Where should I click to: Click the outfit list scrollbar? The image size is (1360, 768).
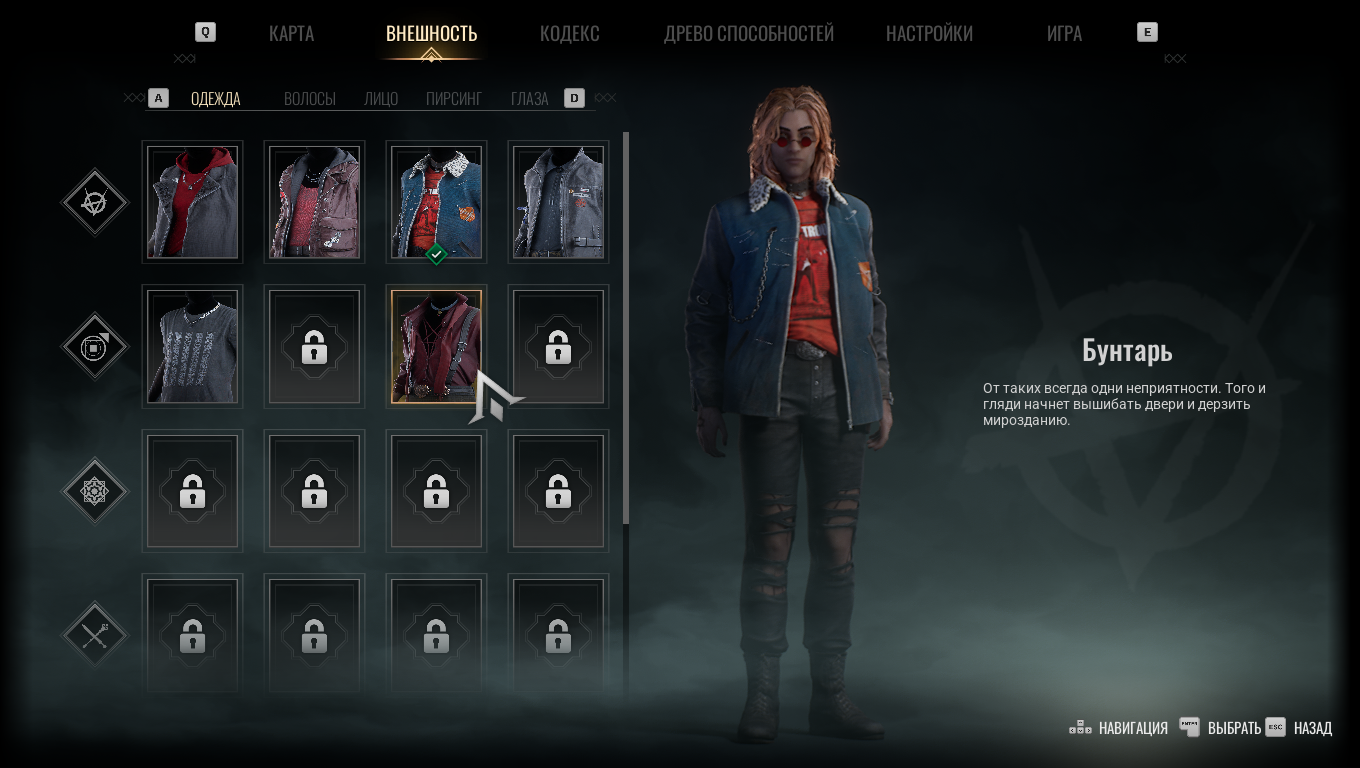click(x=626, y=330)
